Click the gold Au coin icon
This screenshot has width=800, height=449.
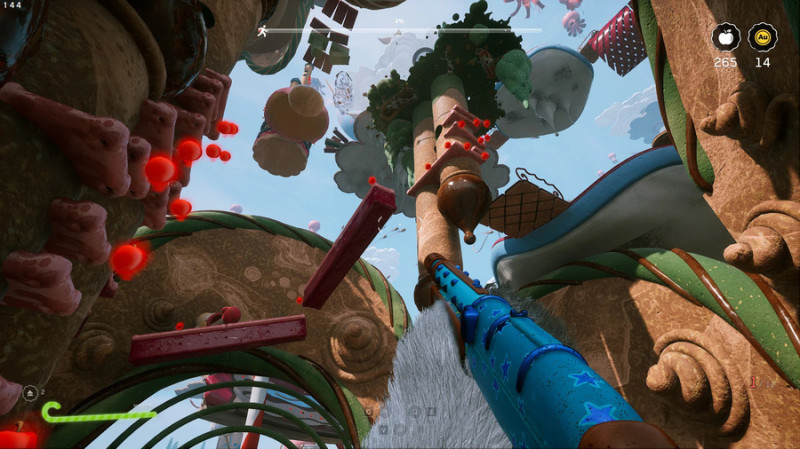(x=762, y=38)
